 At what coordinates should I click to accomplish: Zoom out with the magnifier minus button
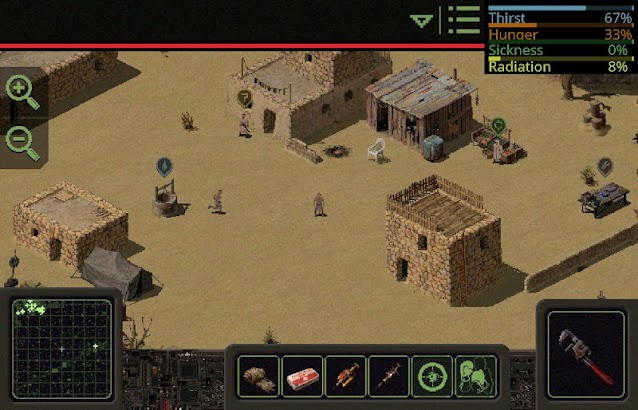[21, 140]
